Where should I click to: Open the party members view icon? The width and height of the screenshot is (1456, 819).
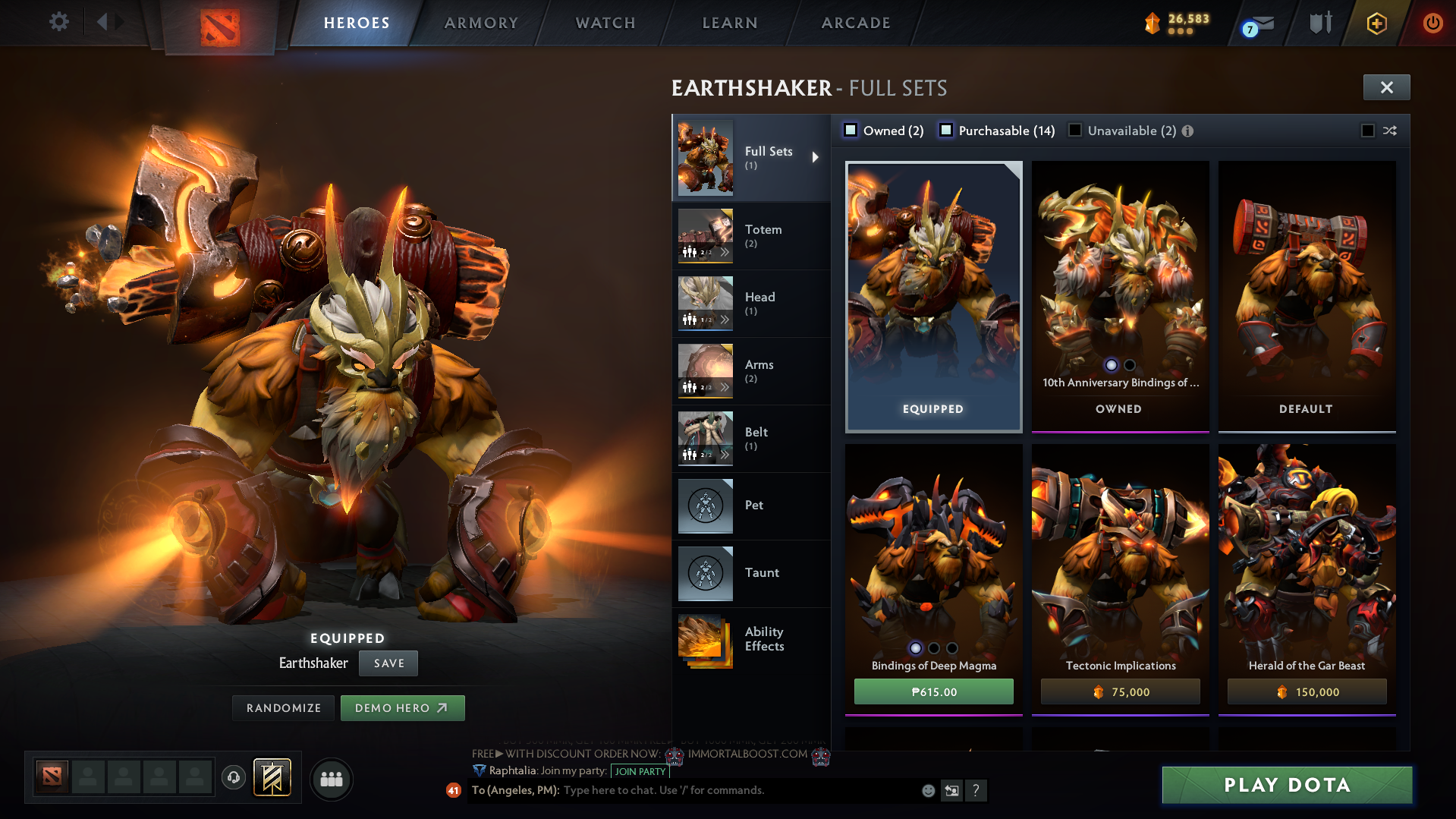click(332, 779)
